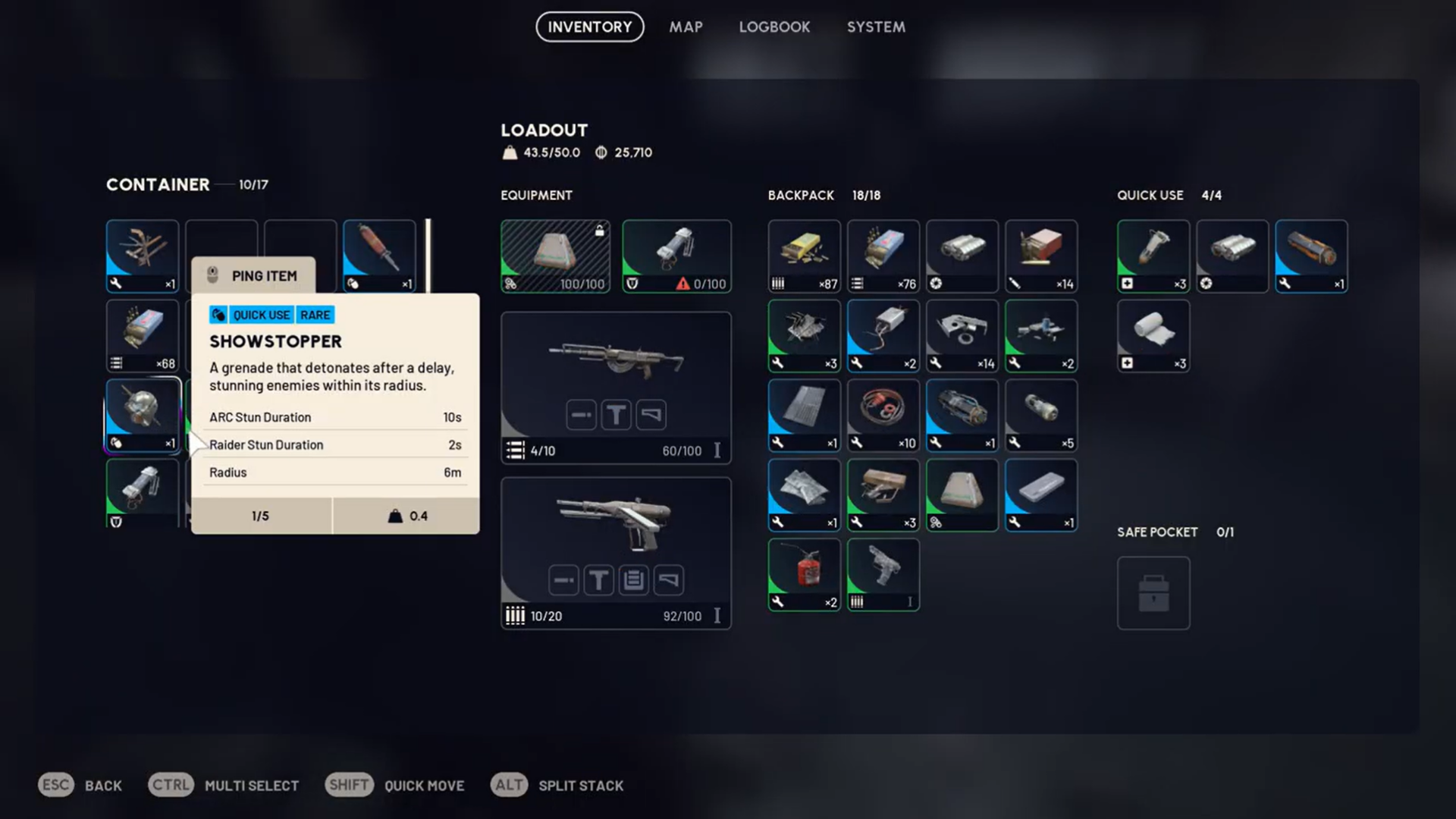Select the x68 ammo box in the container

(143, 335)
